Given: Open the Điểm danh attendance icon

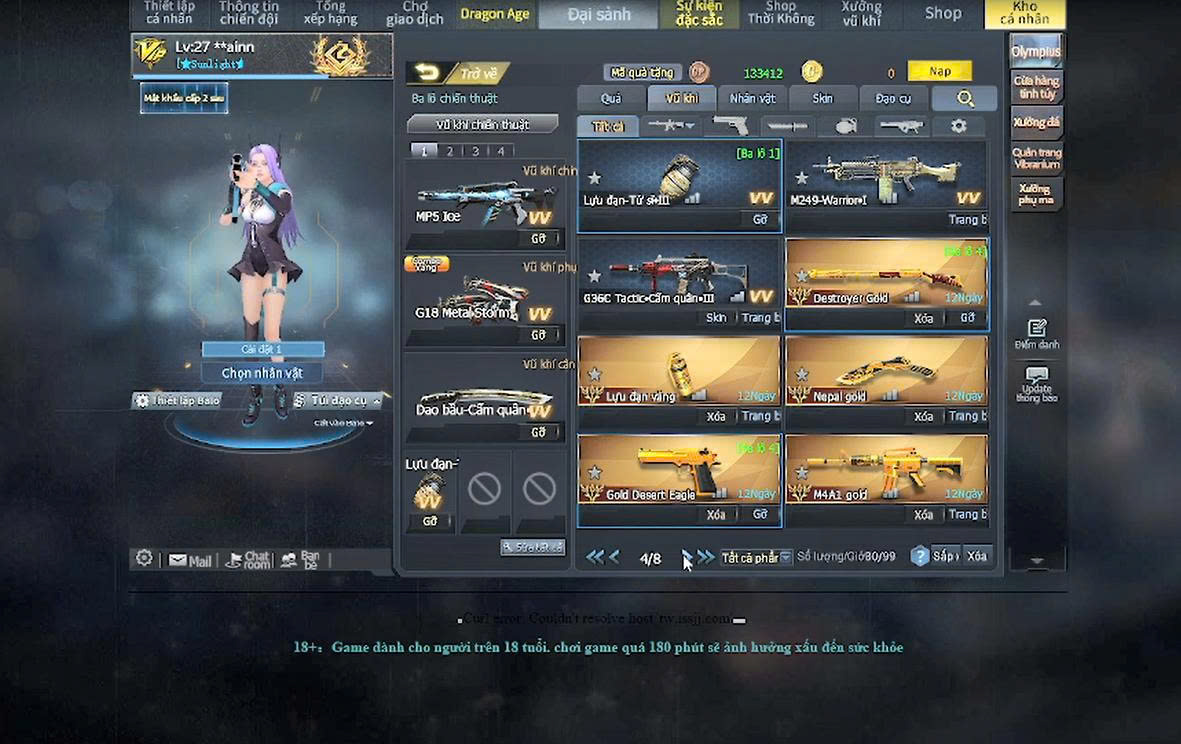Looking at the screenshot, I should pyautogui.click(x=1036, y=334).
